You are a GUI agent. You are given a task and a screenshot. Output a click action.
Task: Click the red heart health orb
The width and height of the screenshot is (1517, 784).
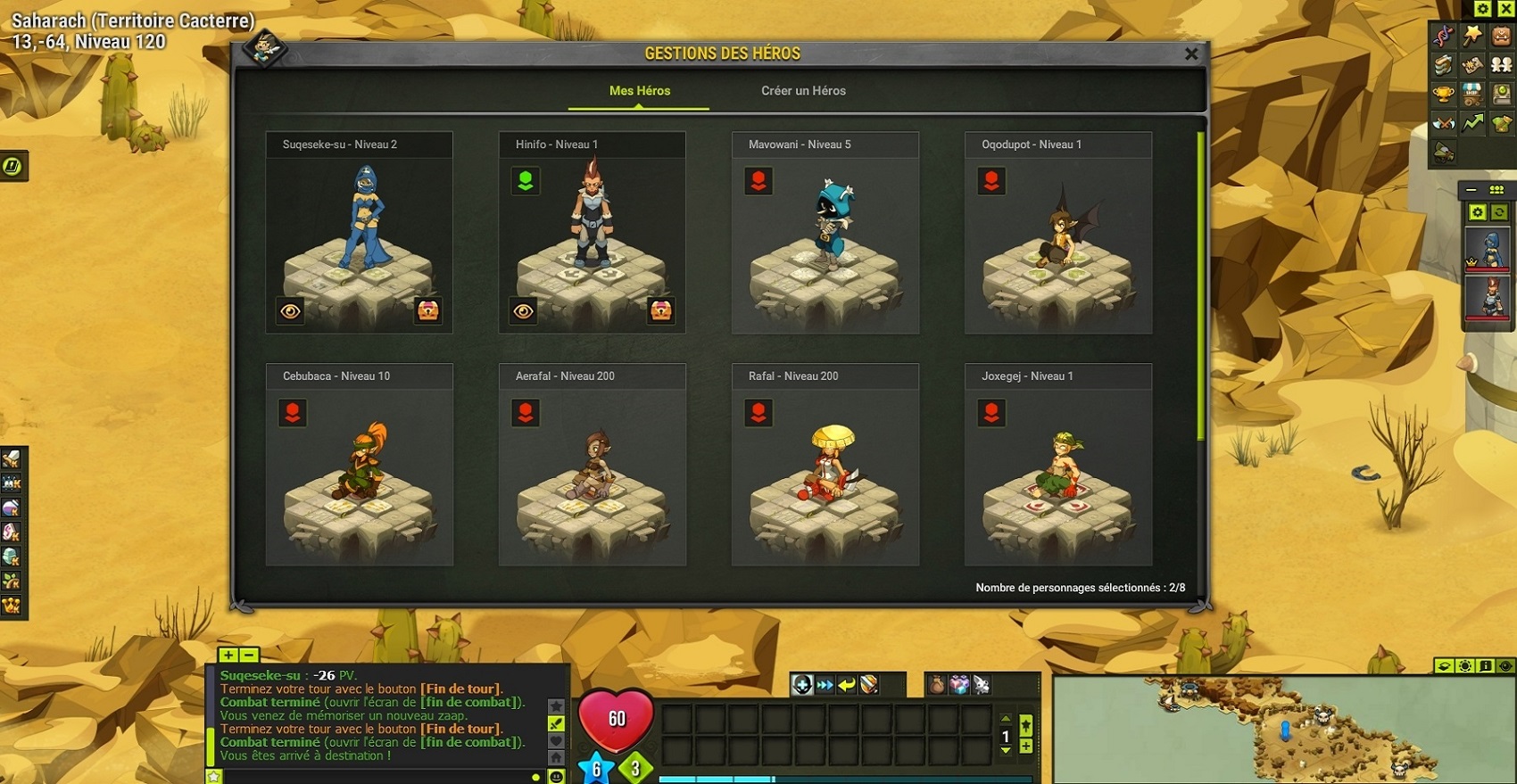[x=616, y=719]
